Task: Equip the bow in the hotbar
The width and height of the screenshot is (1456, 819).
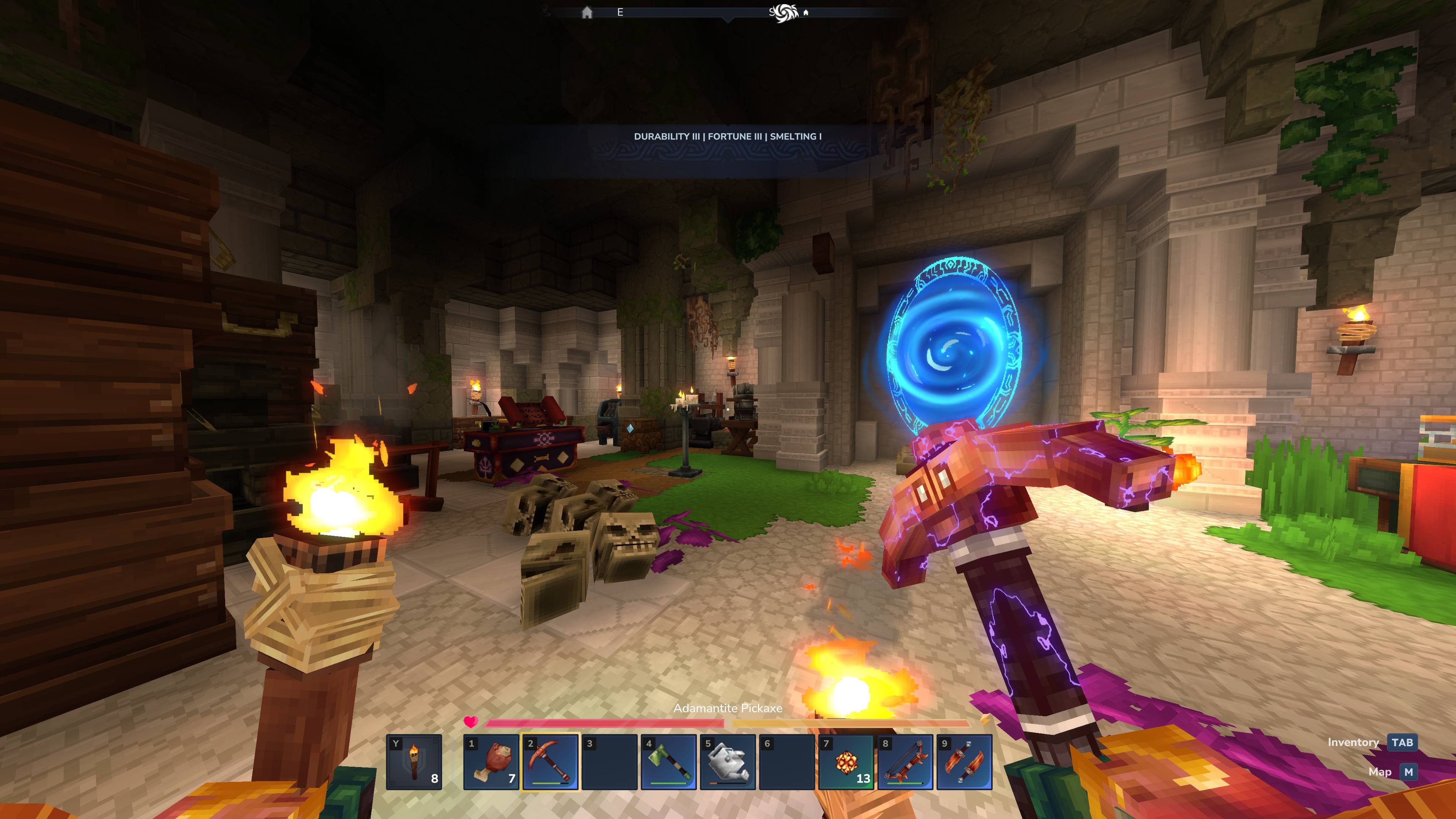Action: click(x=905, y=761)
